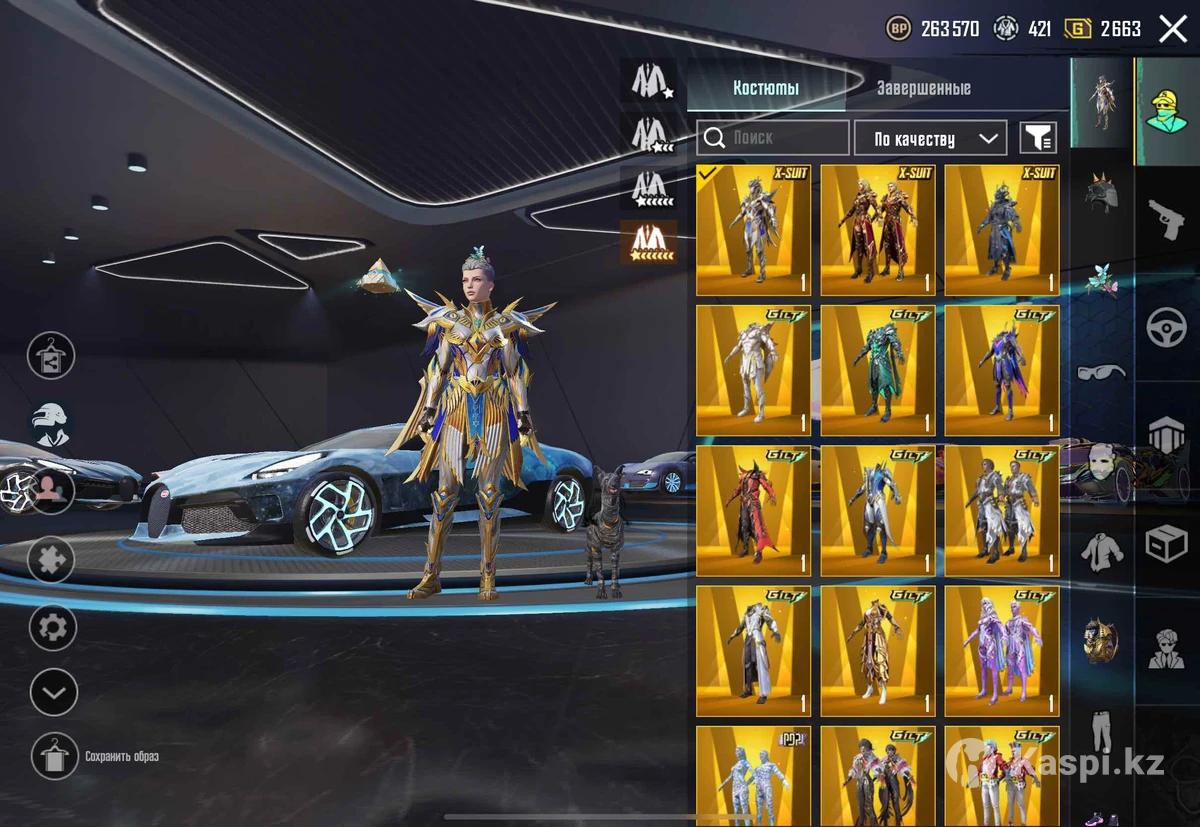Select the highest star rarity suit filter
The height and width of the screenshot is (827, 1200).
[648, 242]
